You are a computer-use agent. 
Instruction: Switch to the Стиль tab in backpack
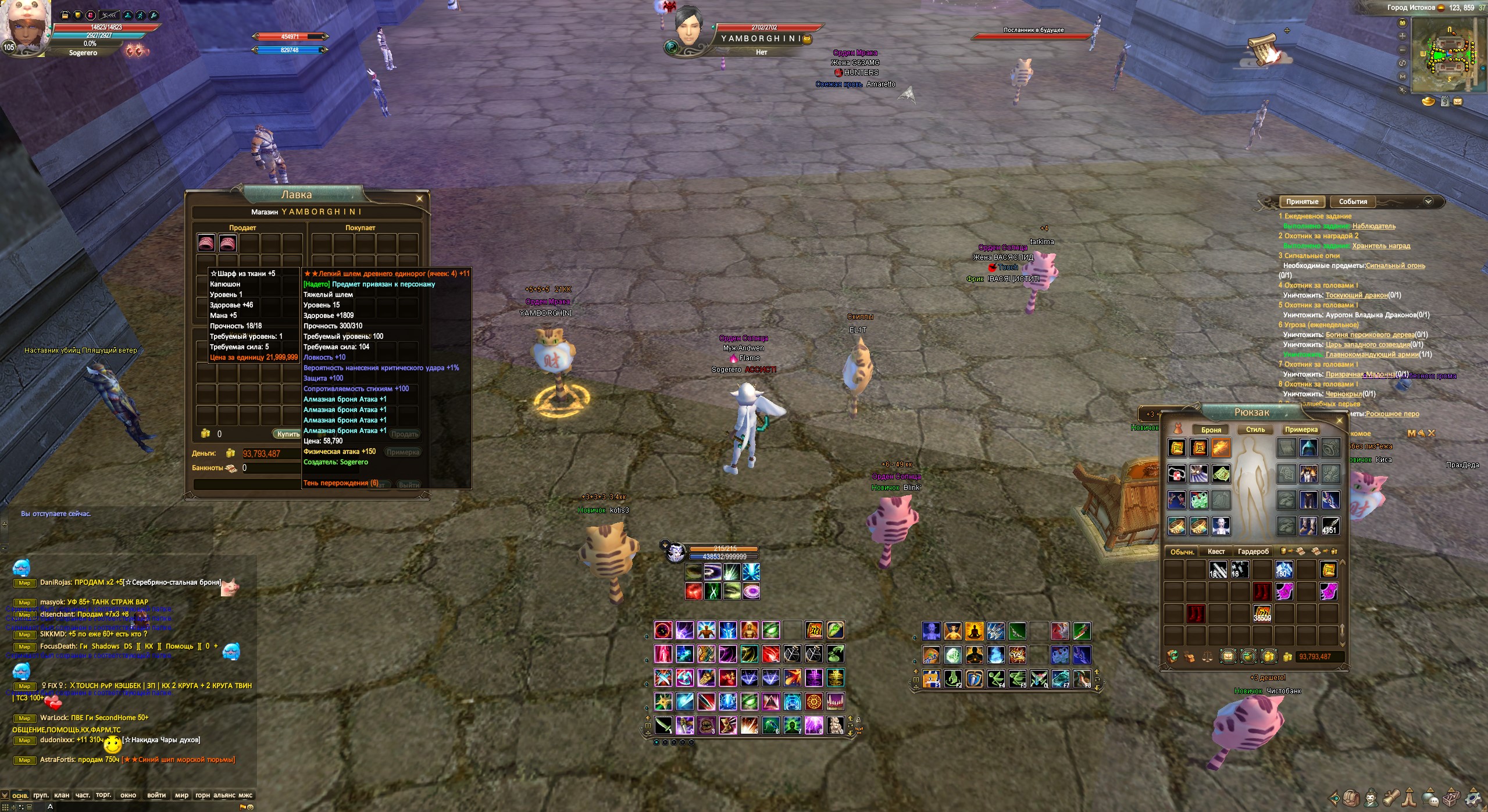[1255, 430]
